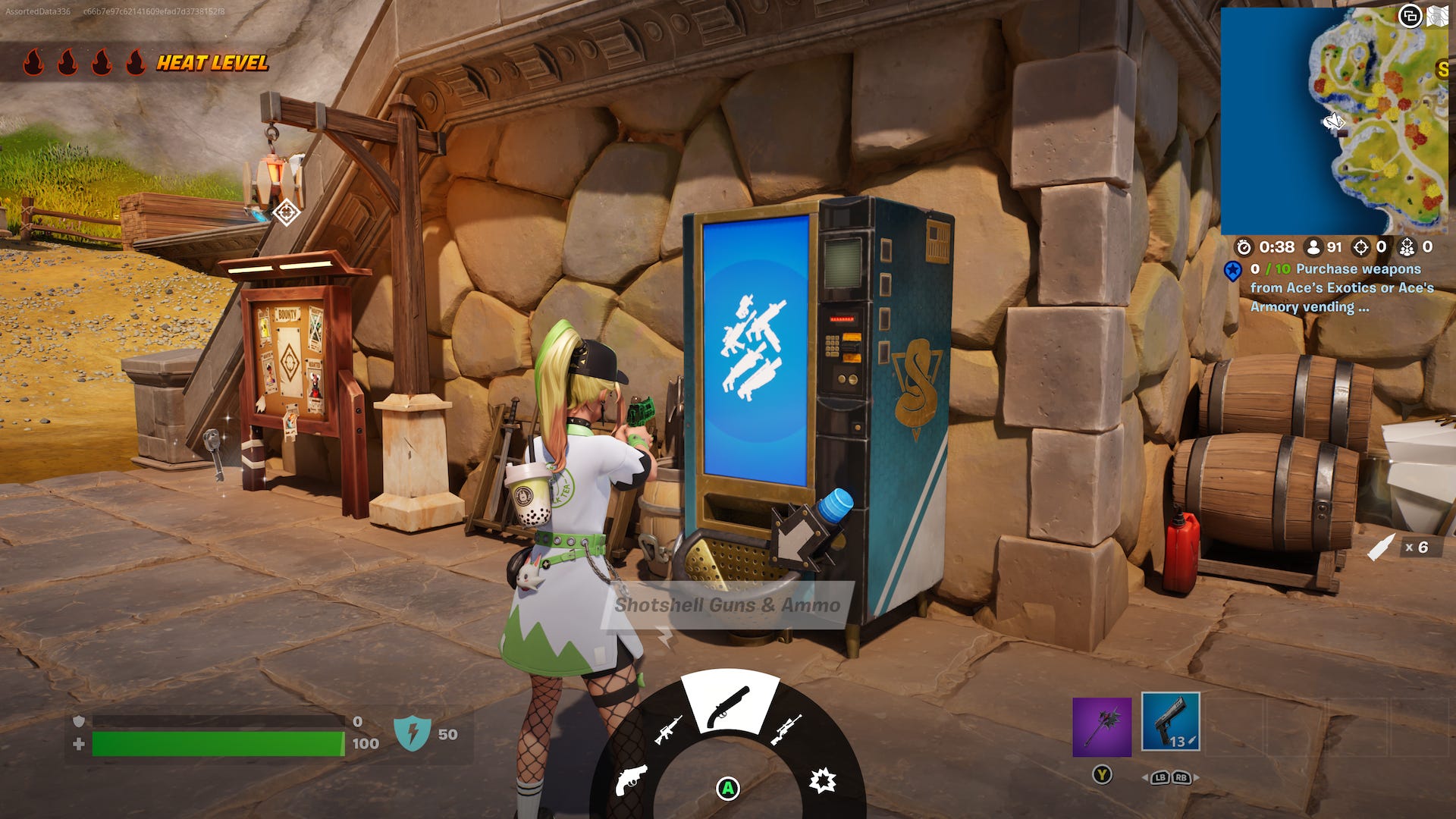
Task: Click the Shotshell Guns & Ammo label
Action: [726, 606]
